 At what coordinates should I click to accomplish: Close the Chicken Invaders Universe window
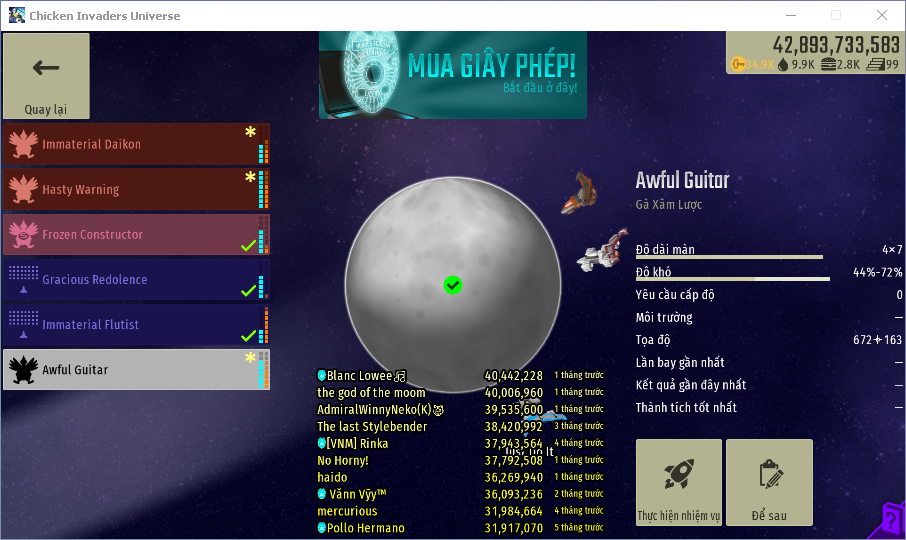click(x=882, y=15)
